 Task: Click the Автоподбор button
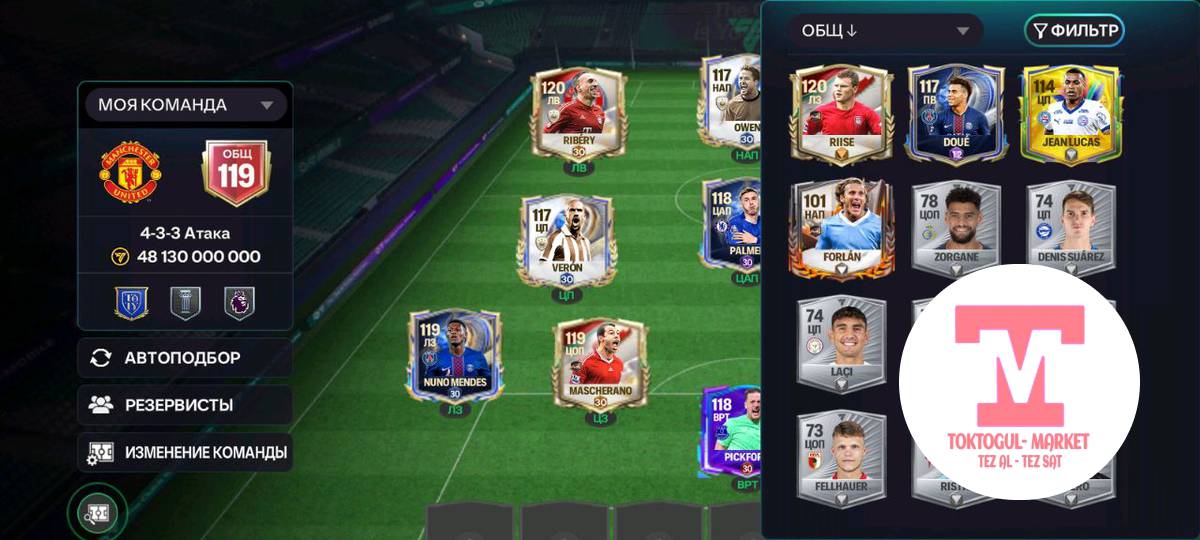click(185, 358)
